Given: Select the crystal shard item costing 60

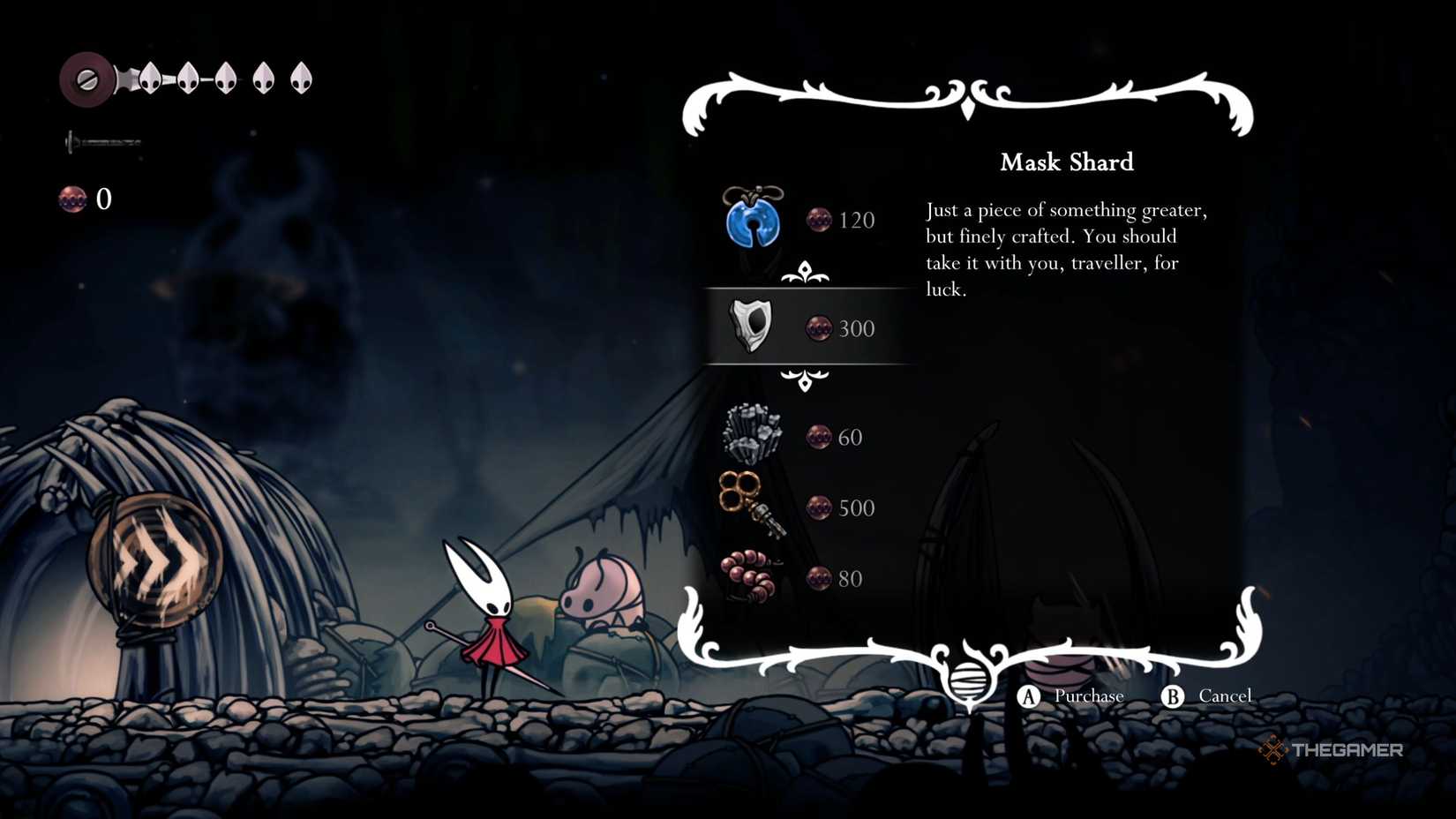Looking at the screenshot, I should click(x=752, y=434).
